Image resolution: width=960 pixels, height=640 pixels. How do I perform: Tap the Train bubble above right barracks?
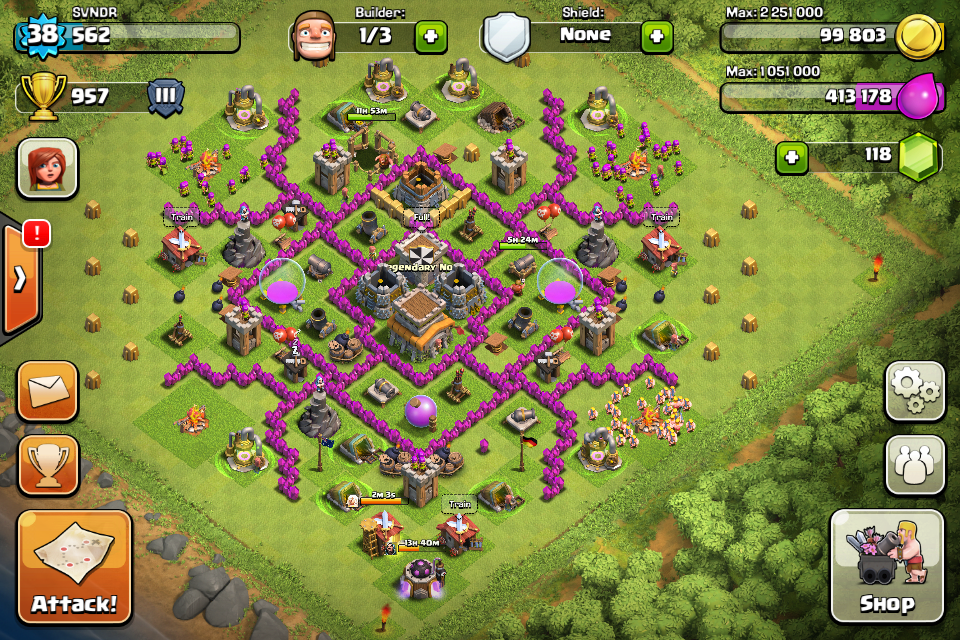pyautogui.click(x=660, y=216)
